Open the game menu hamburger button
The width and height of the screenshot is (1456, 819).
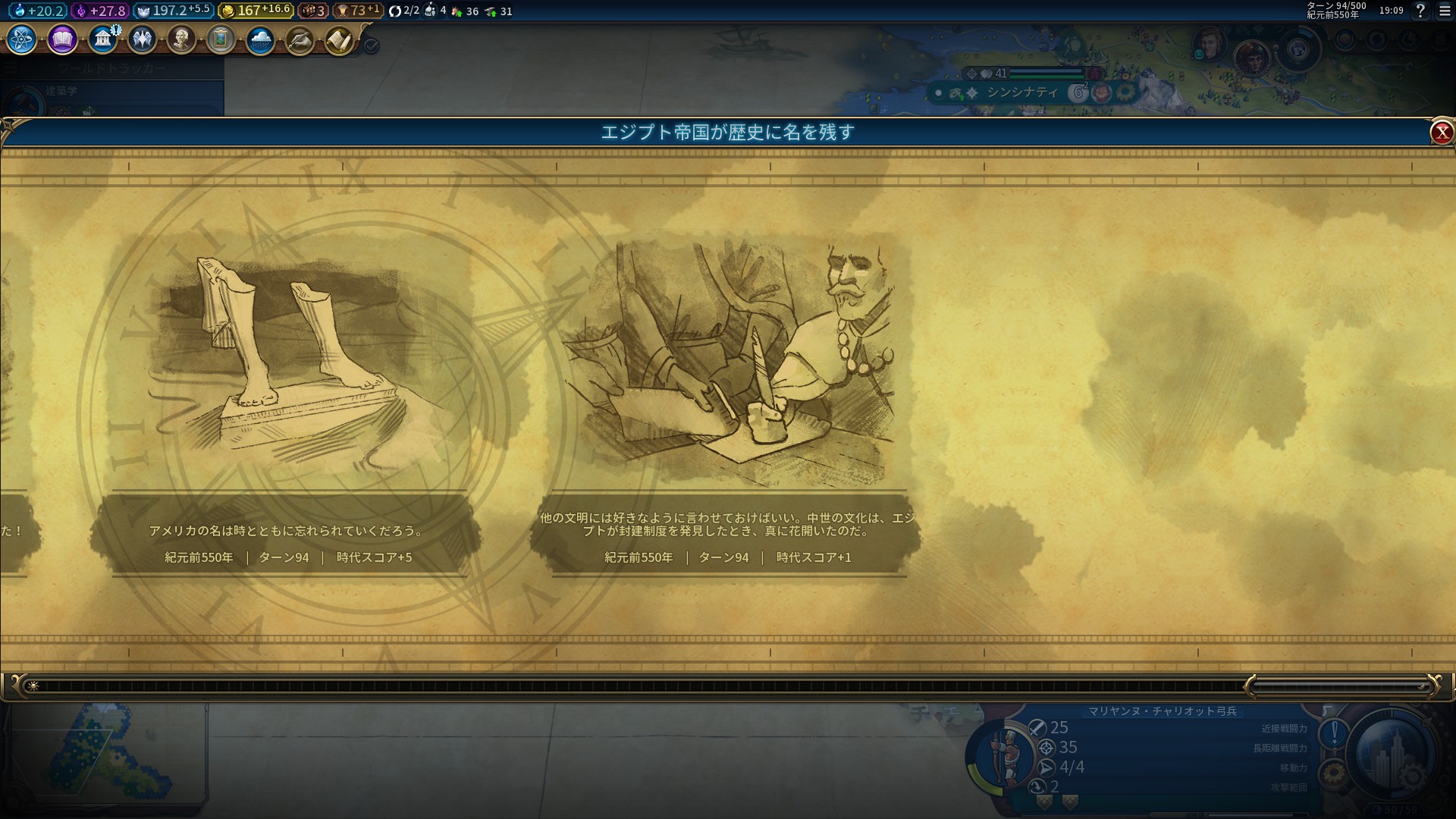(x=1445, y=11)
